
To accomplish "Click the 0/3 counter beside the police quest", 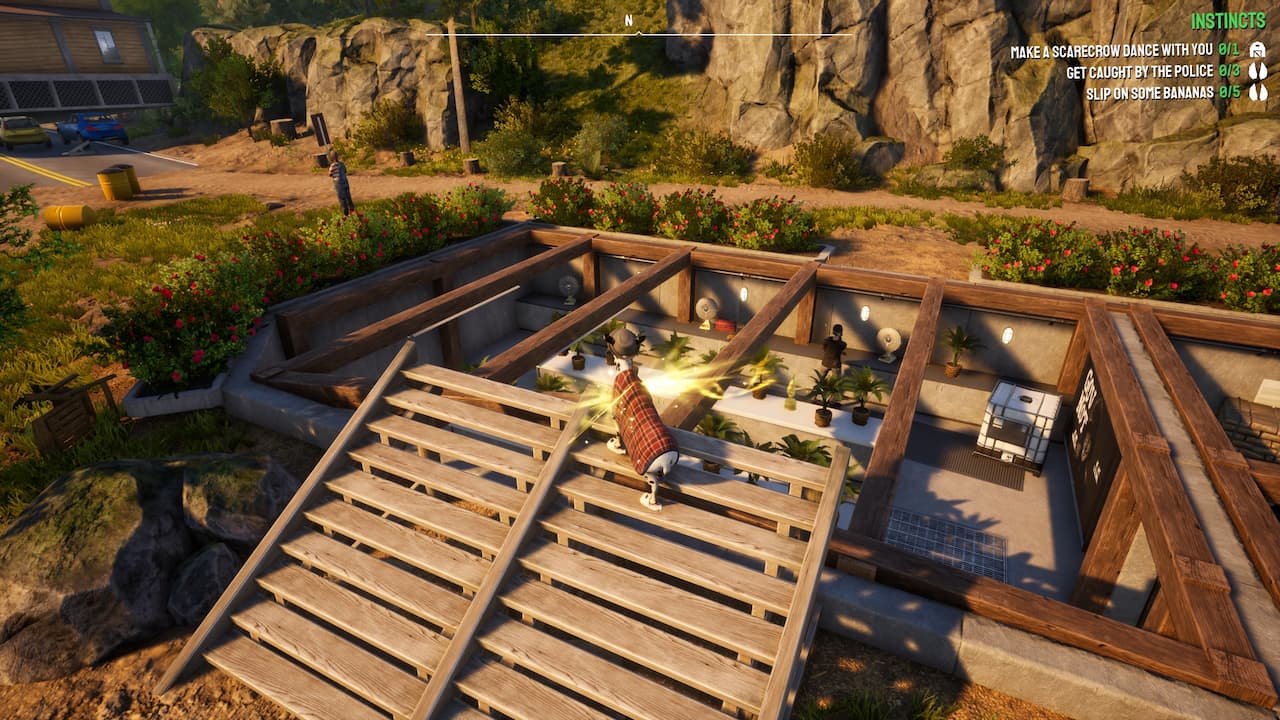I will pos(1228,71).
